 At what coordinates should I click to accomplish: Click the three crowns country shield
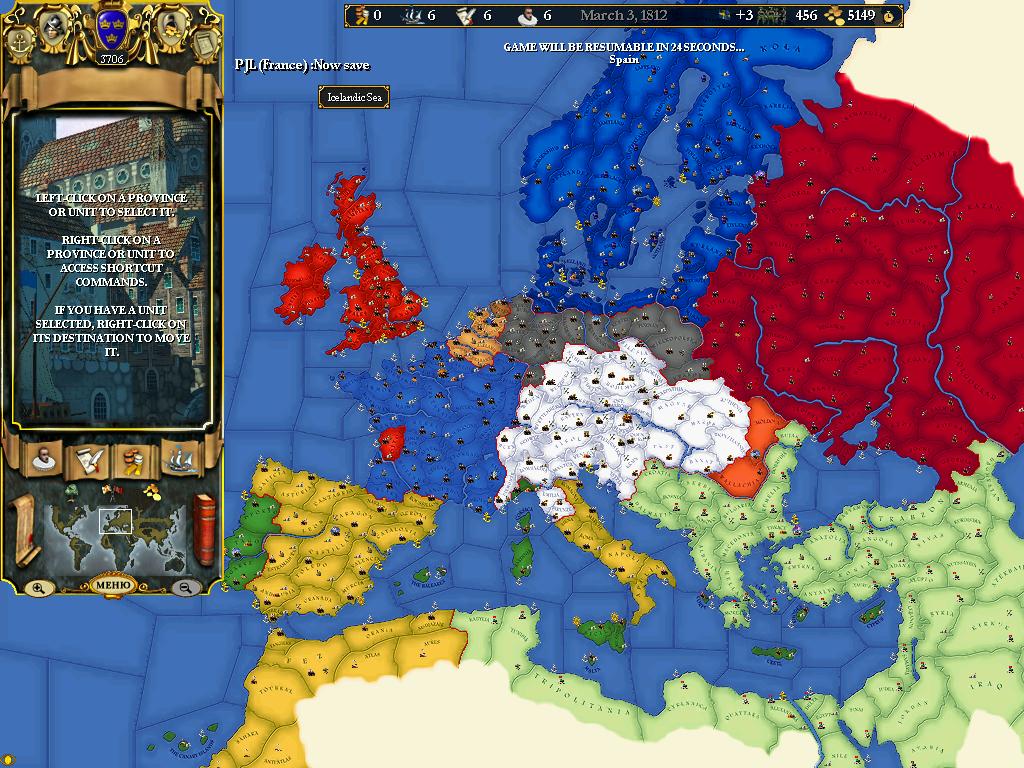tap(110, 30)
